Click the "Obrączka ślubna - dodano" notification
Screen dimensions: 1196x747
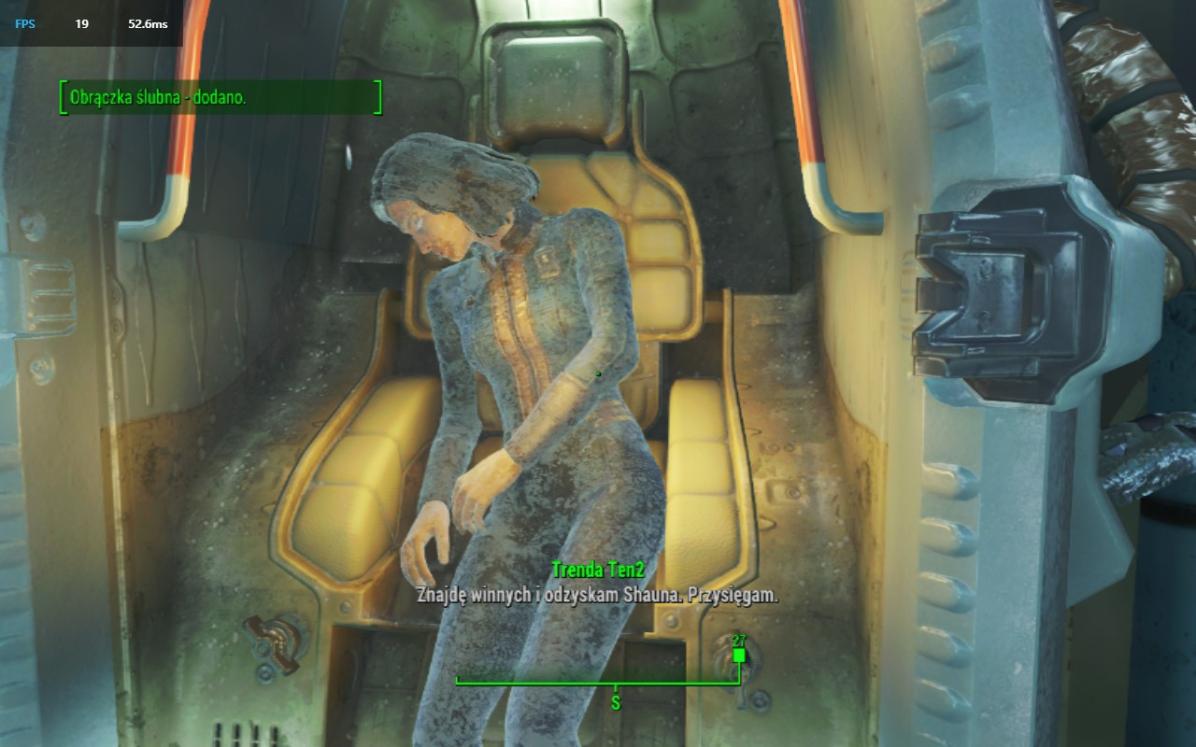point(220,98)
